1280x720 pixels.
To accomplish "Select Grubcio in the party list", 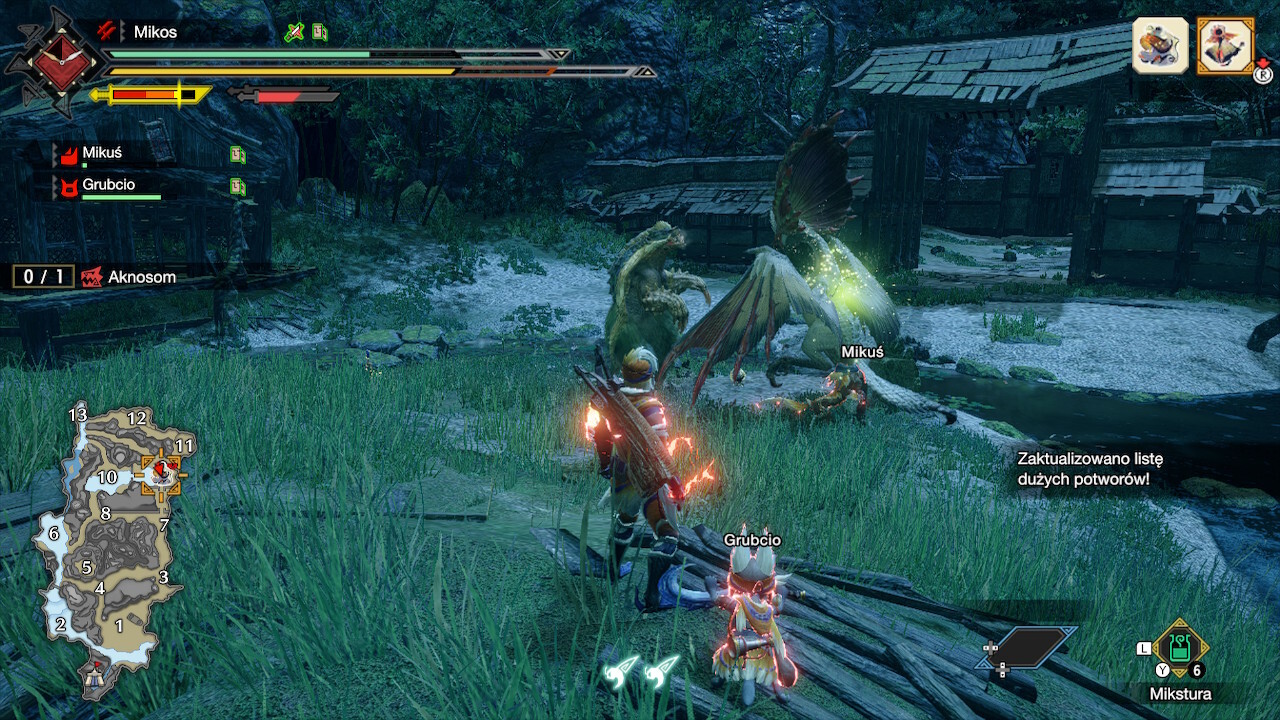I will [108, 185].
